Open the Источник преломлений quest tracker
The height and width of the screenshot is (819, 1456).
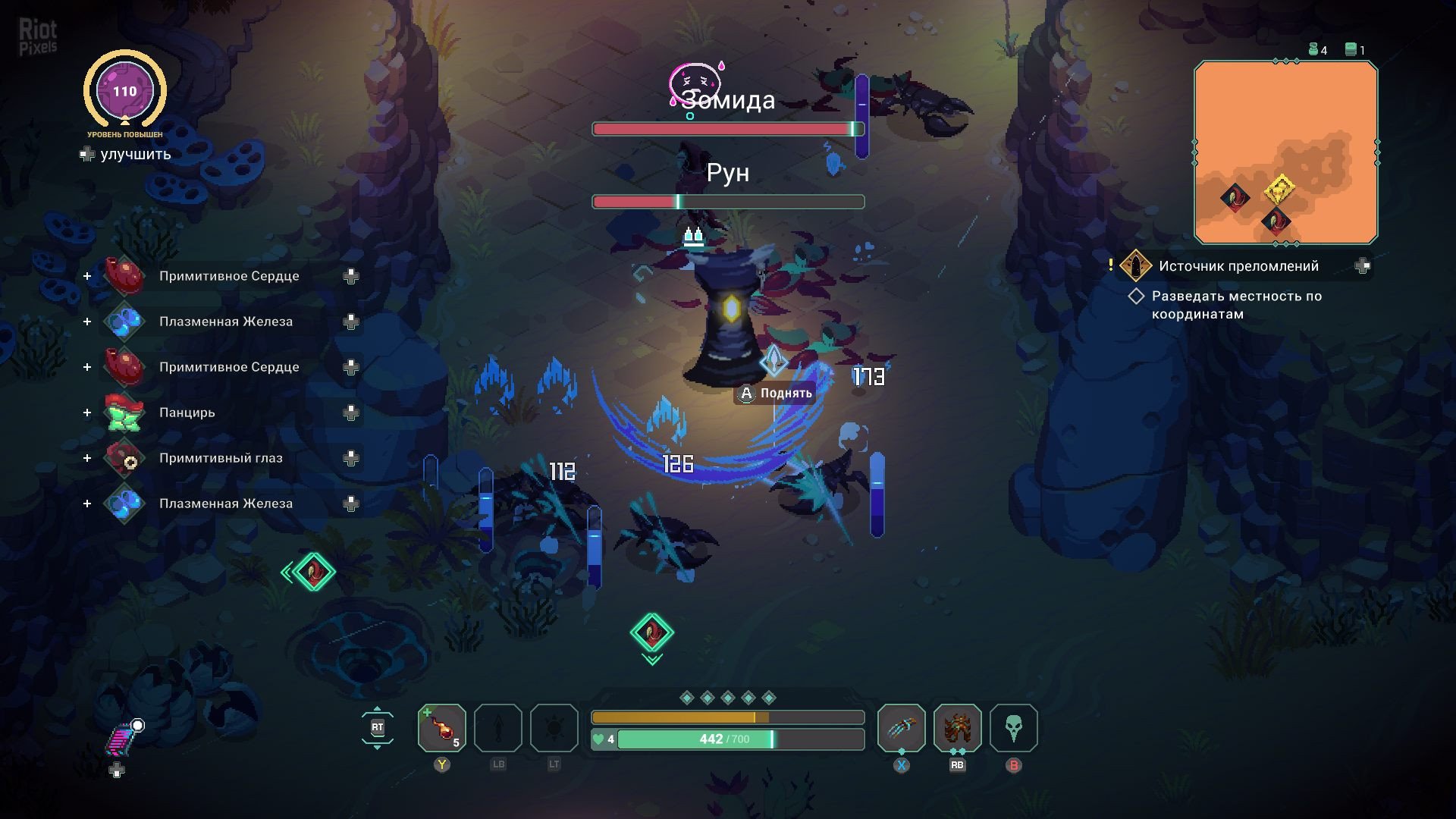coord(1238,266)
